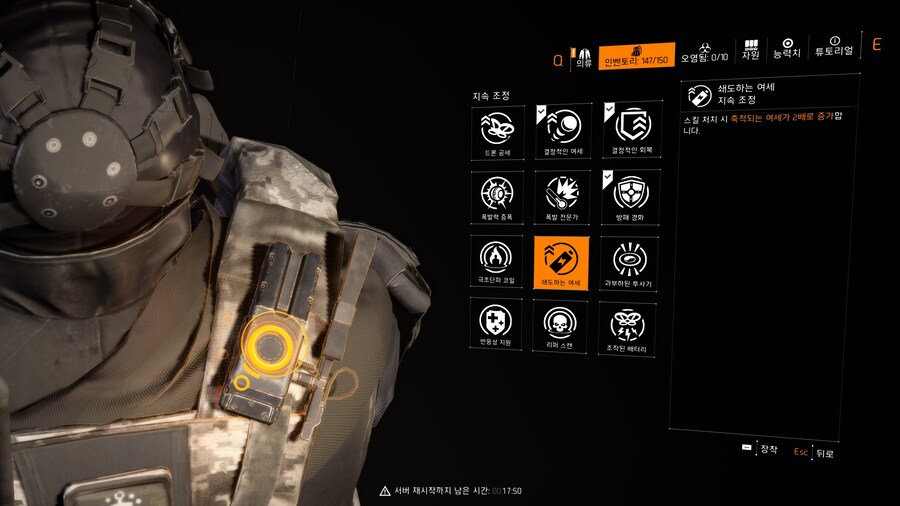Select the 드론 공세 skill mod
This screenshot has width=900, height=506.
(495, 130)
